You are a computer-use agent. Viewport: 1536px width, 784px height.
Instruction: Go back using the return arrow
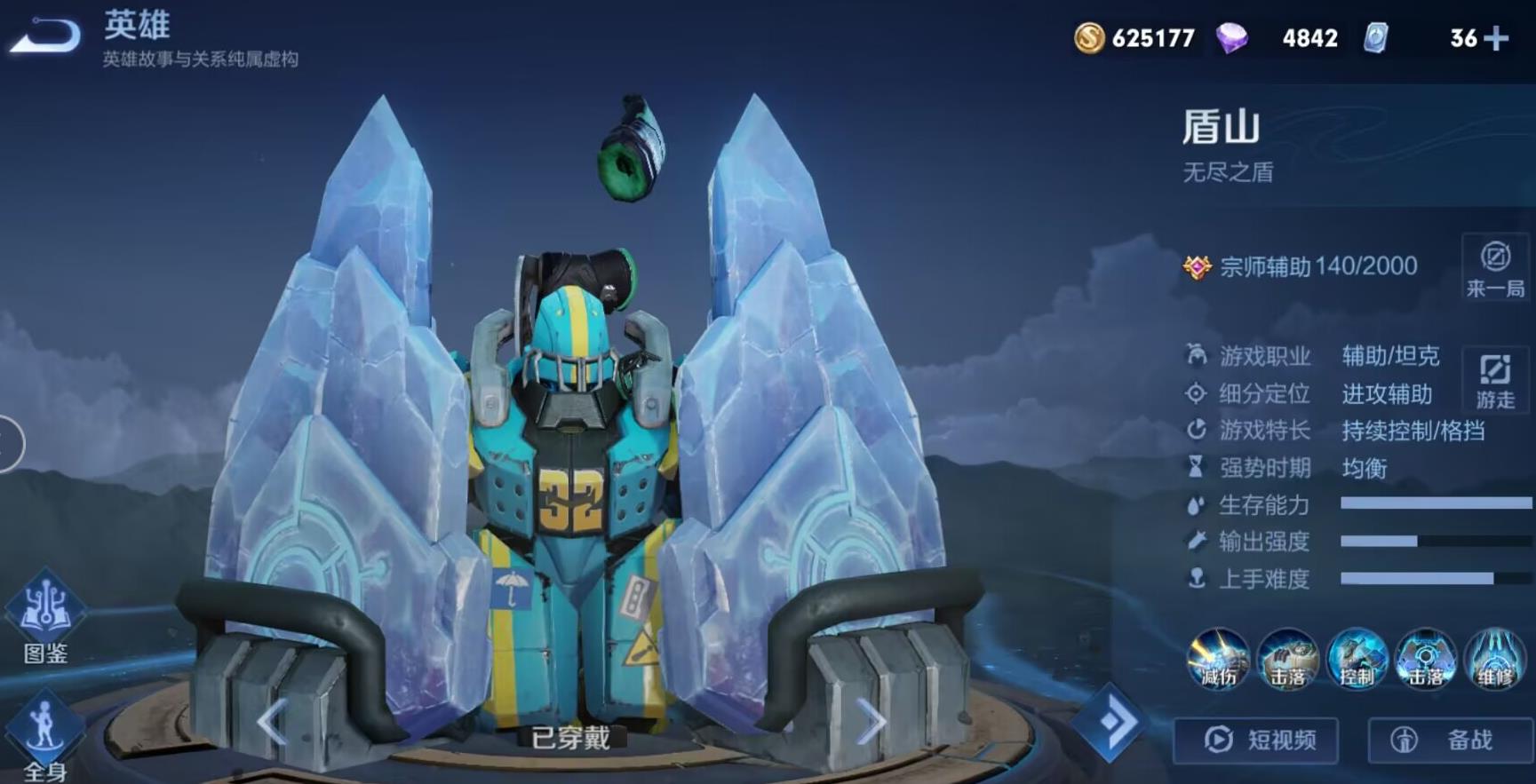click(x=44, y=36)
